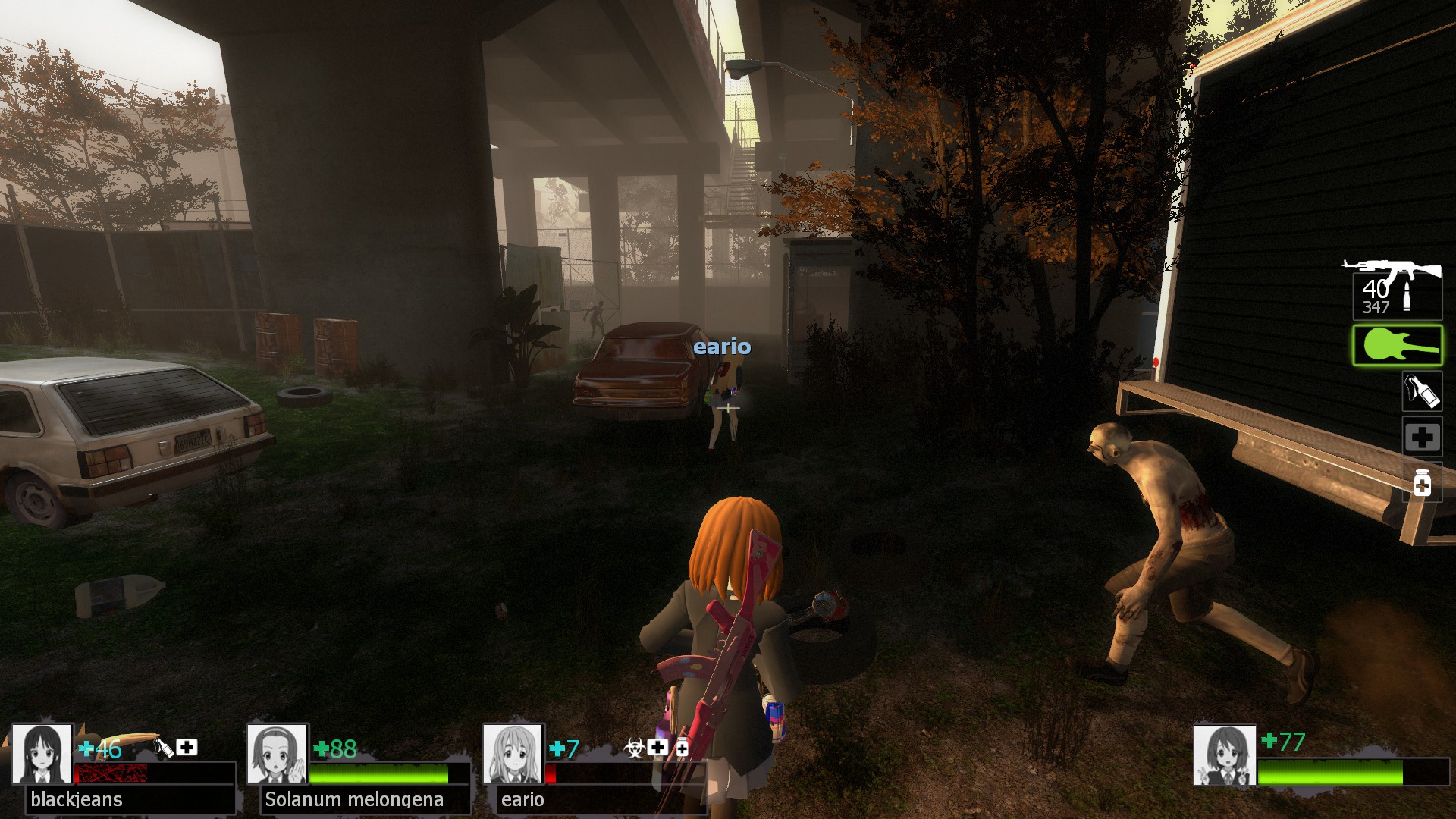
Task: Click the medkit icon beside blackjeans' health number
Action: coord(187,748)
